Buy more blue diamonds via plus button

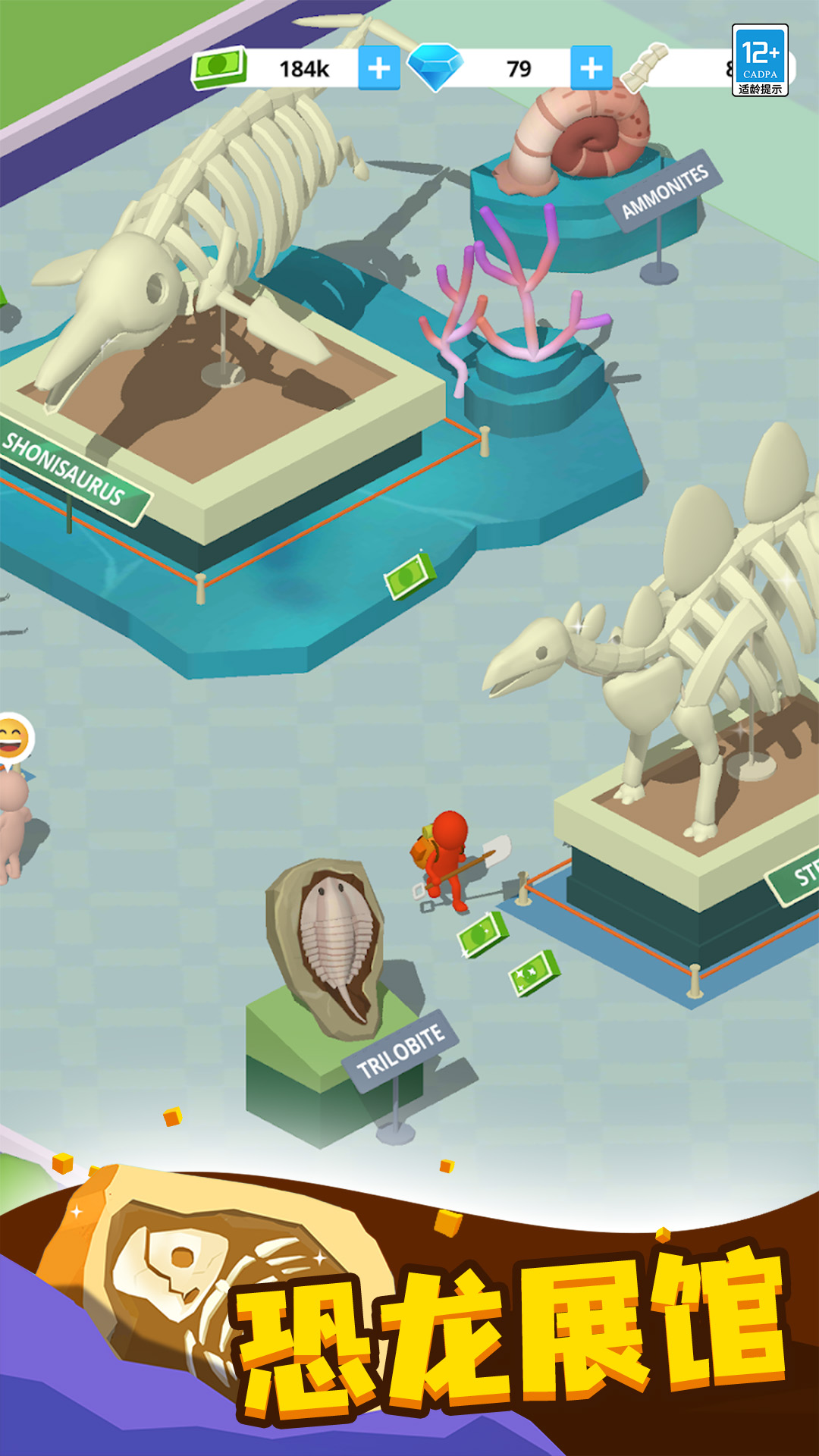tap(591, 68)
